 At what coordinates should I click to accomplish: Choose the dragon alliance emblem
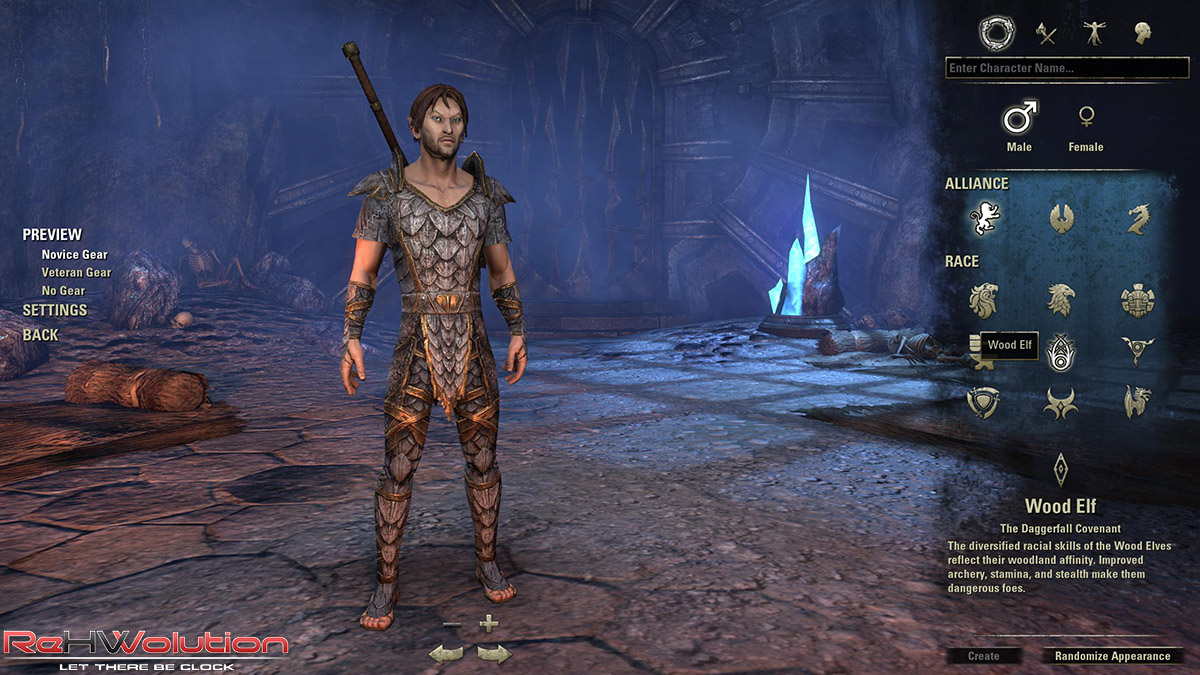(x=1138, y=218)
